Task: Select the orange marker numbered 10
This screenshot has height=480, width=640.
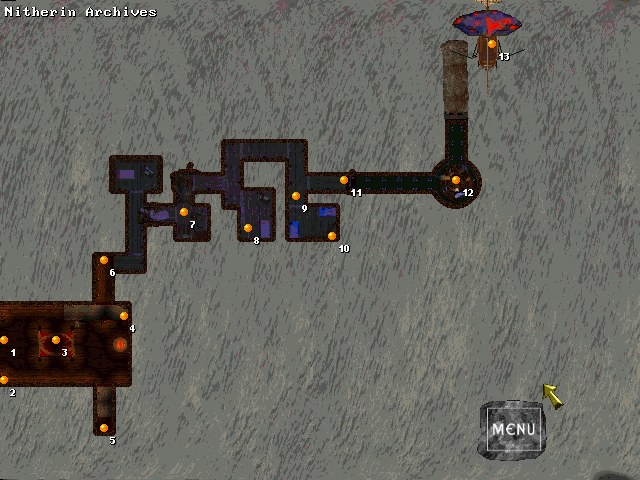Action: [x=332, y=236]
